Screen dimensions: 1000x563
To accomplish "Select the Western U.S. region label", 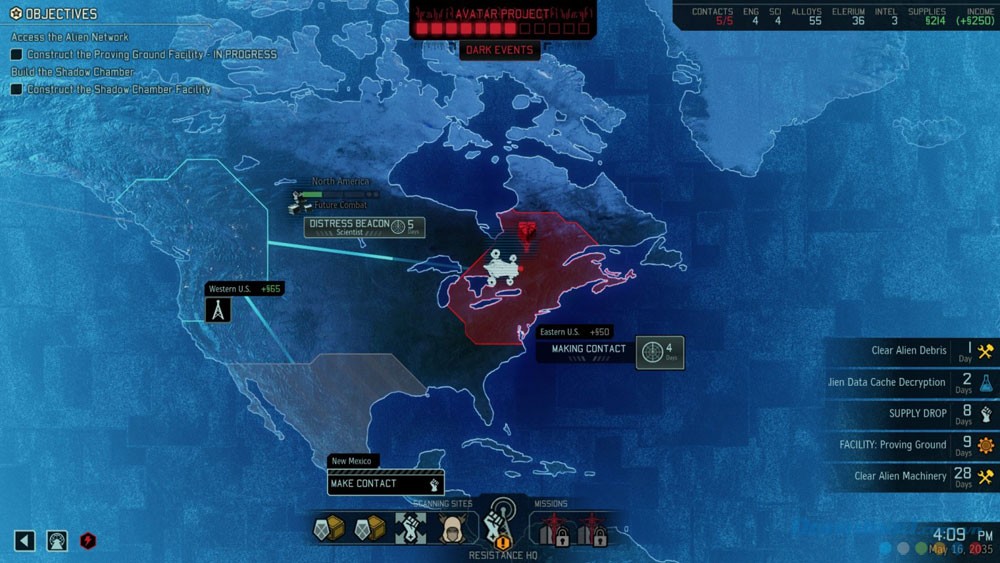I will point(245,289).
